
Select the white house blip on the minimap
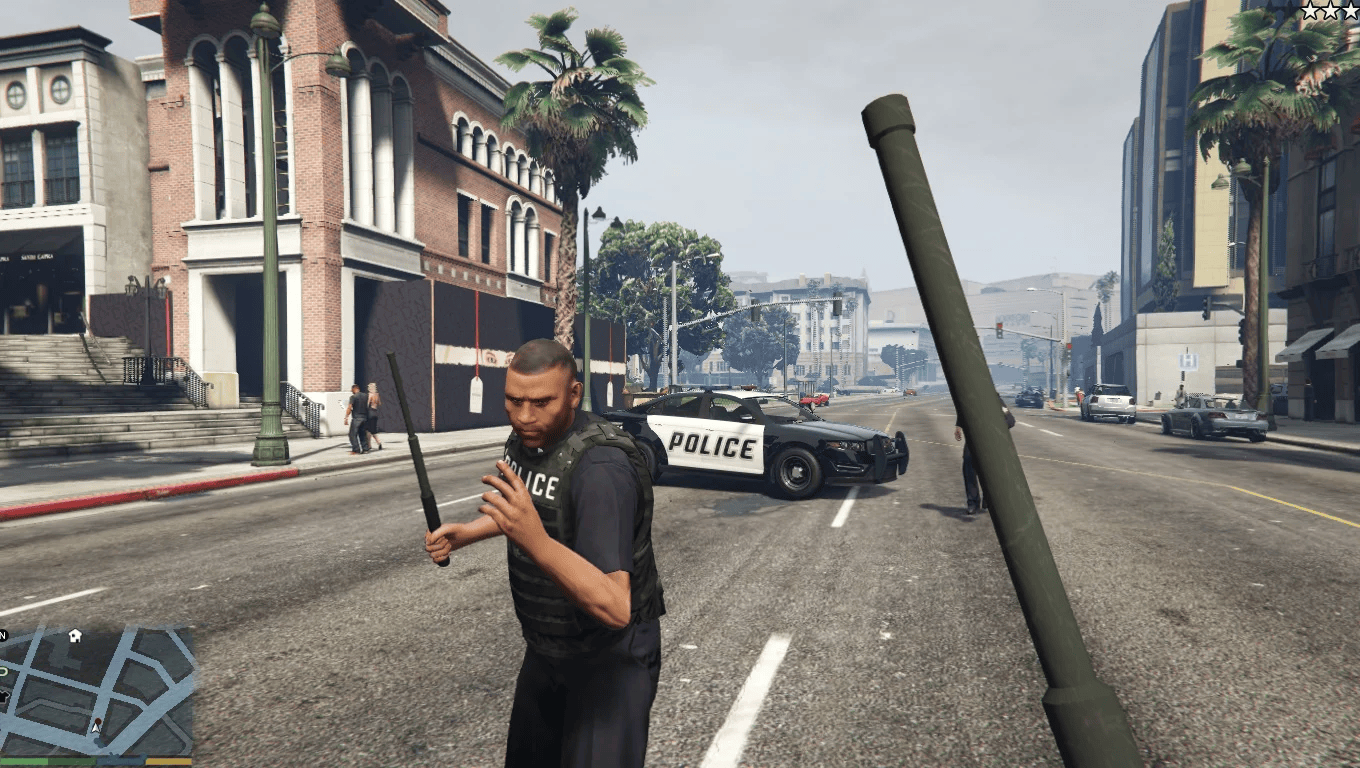click(75, 635)
